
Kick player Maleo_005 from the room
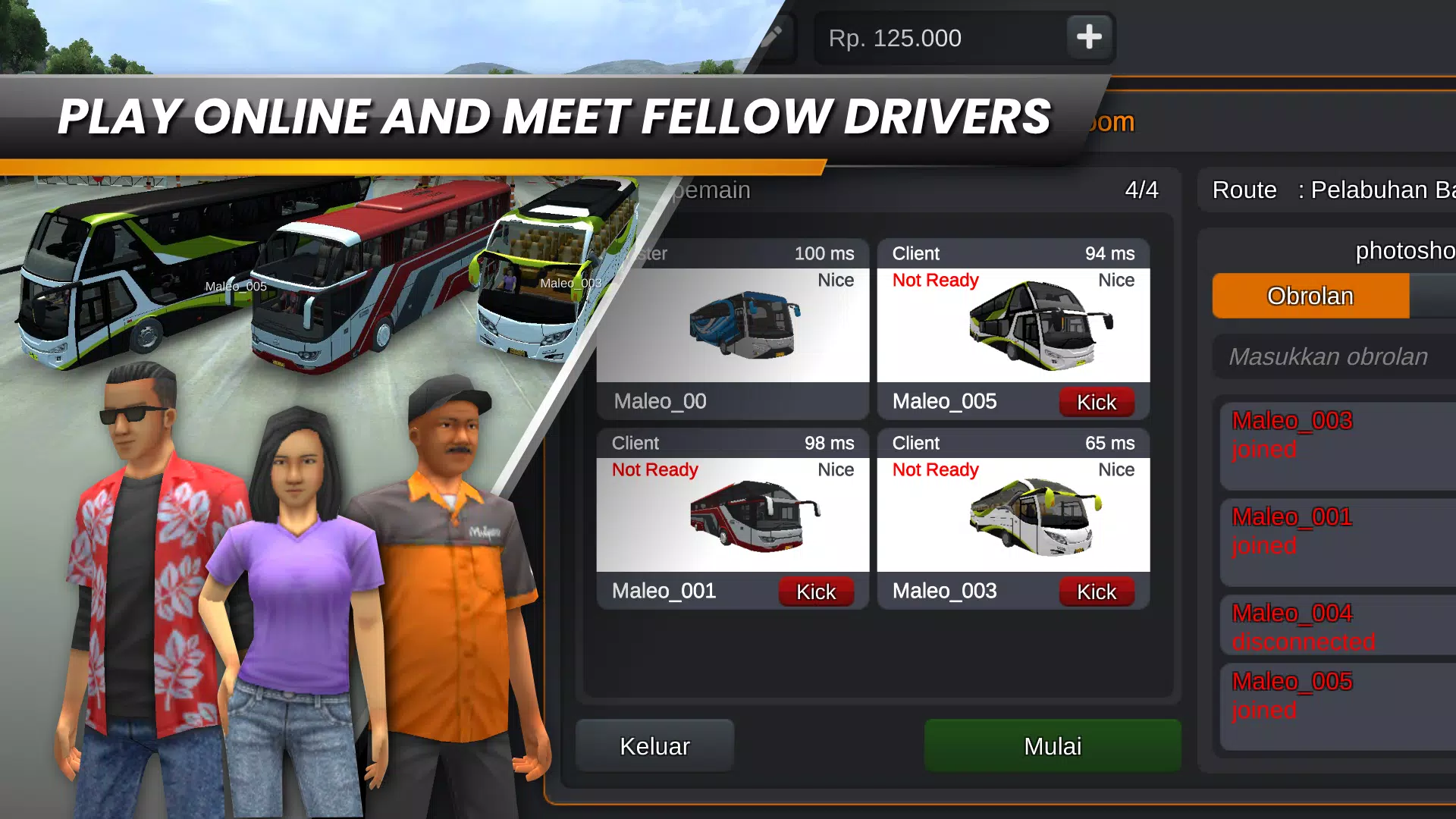[1097, 402]
